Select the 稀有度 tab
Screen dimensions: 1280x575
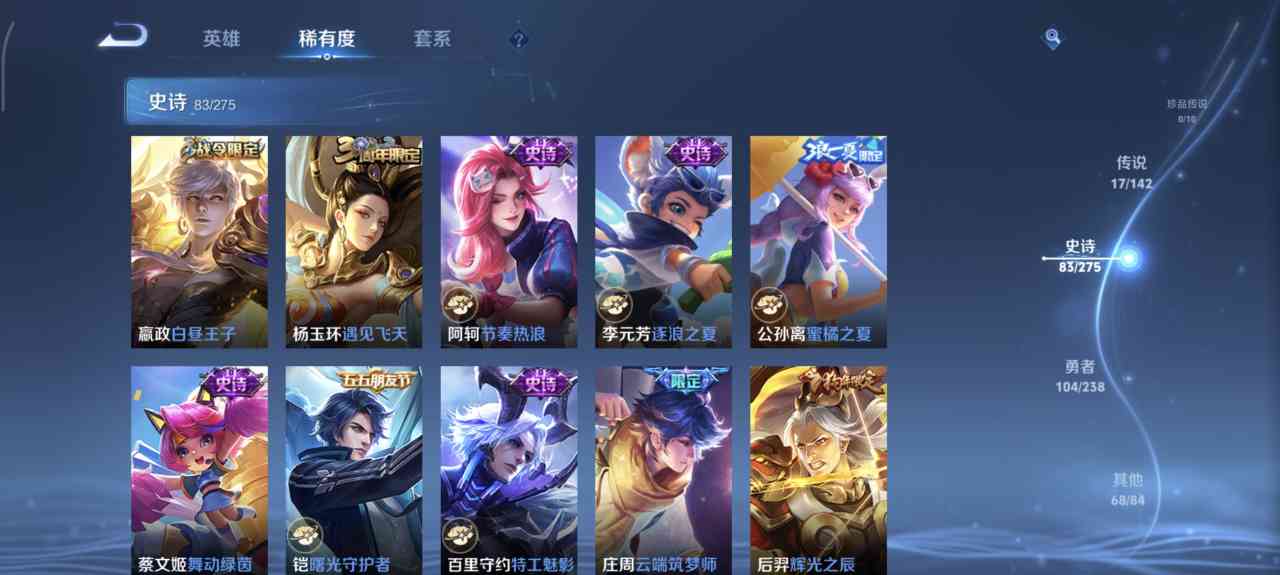(x=326, y=39)
